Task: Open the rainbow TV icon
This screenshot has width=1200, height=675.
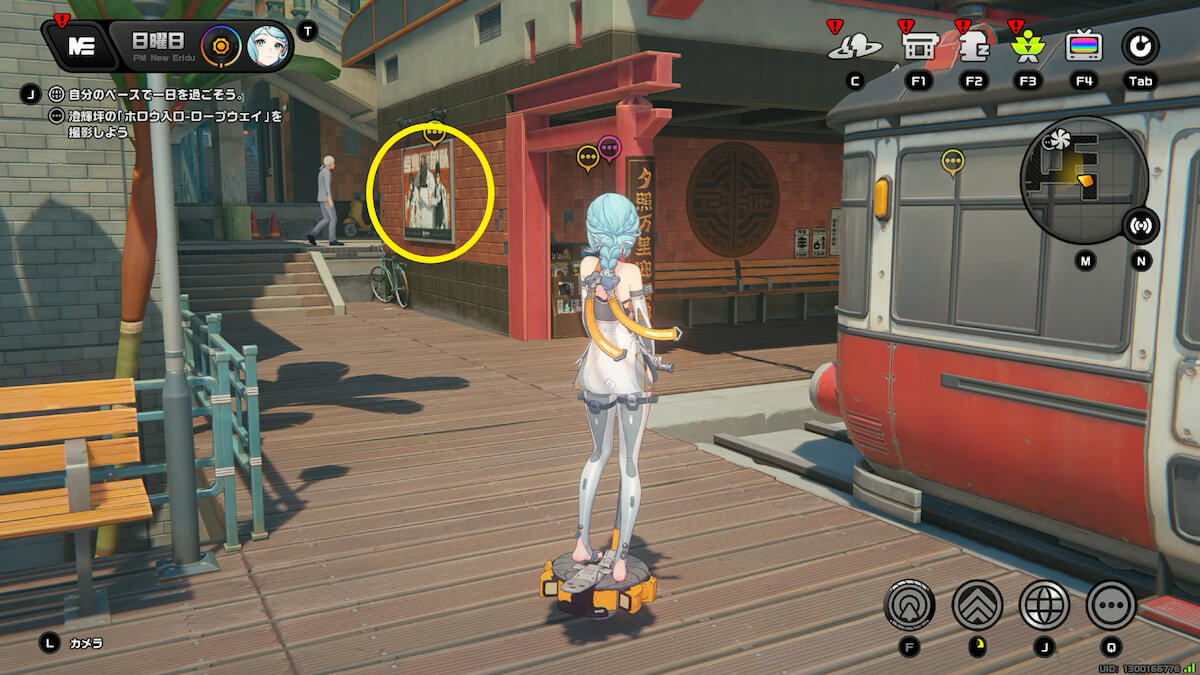Action: pos(1084,46)
